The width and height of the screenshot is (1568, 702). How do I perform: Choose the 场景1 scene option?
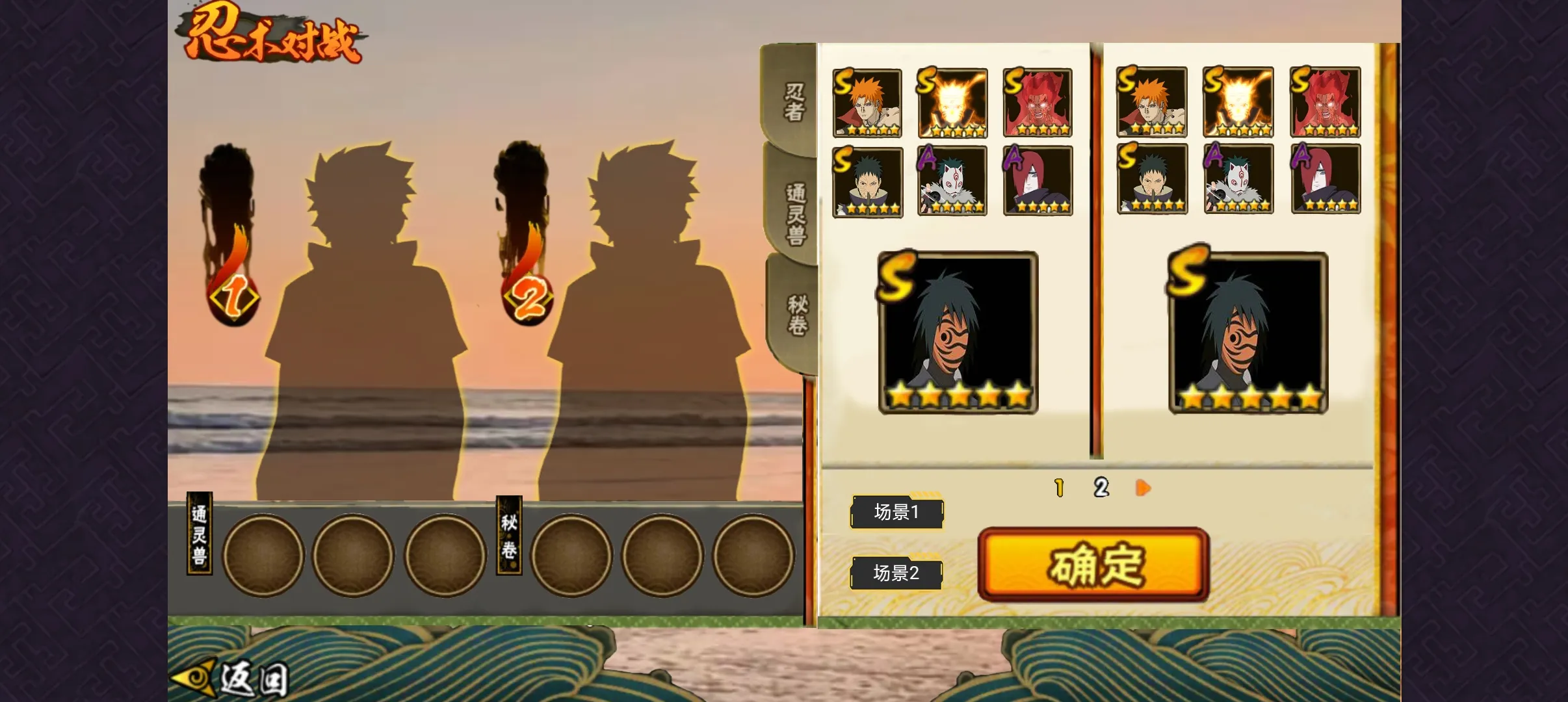coord(896,512)
